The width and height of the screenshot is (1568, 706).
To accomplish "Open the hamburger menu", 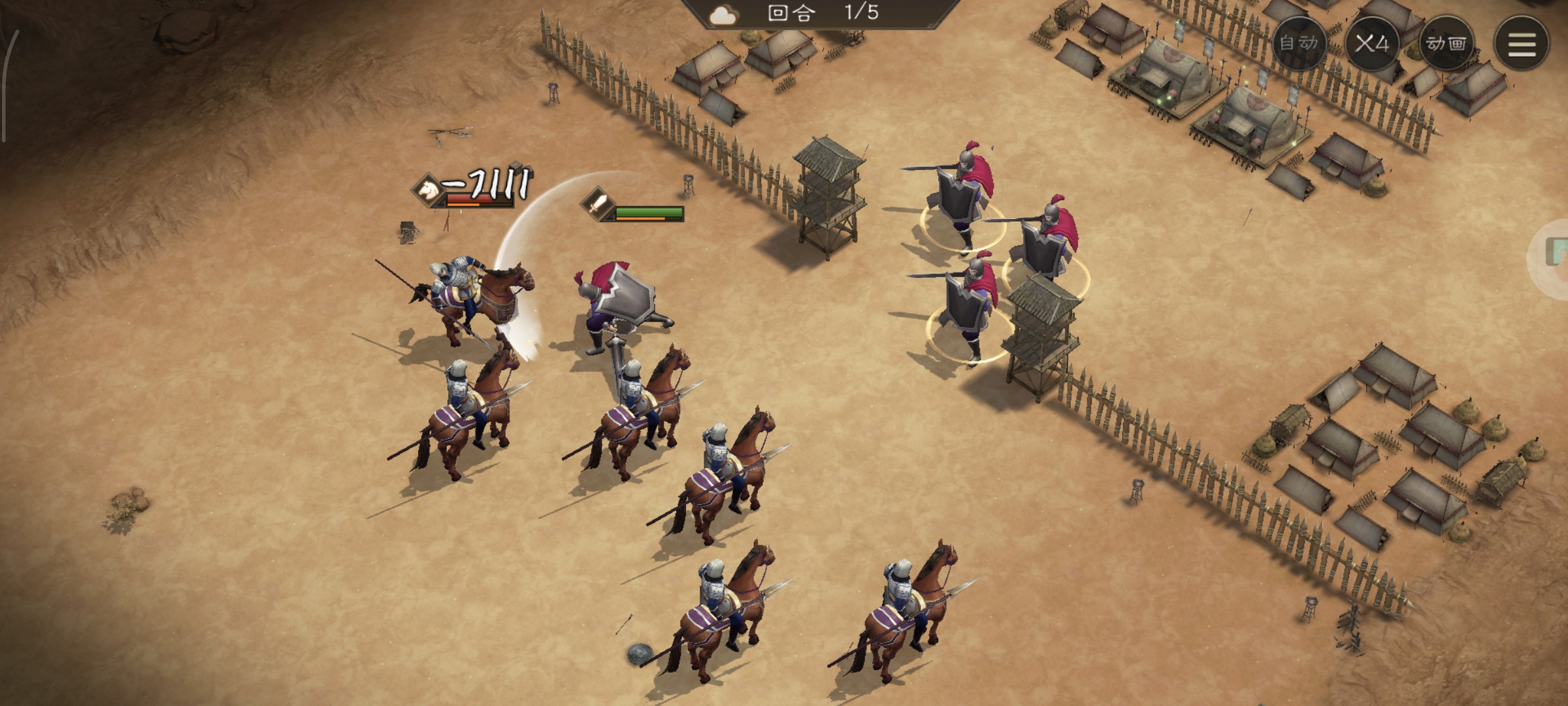I will coord(1522,44).
